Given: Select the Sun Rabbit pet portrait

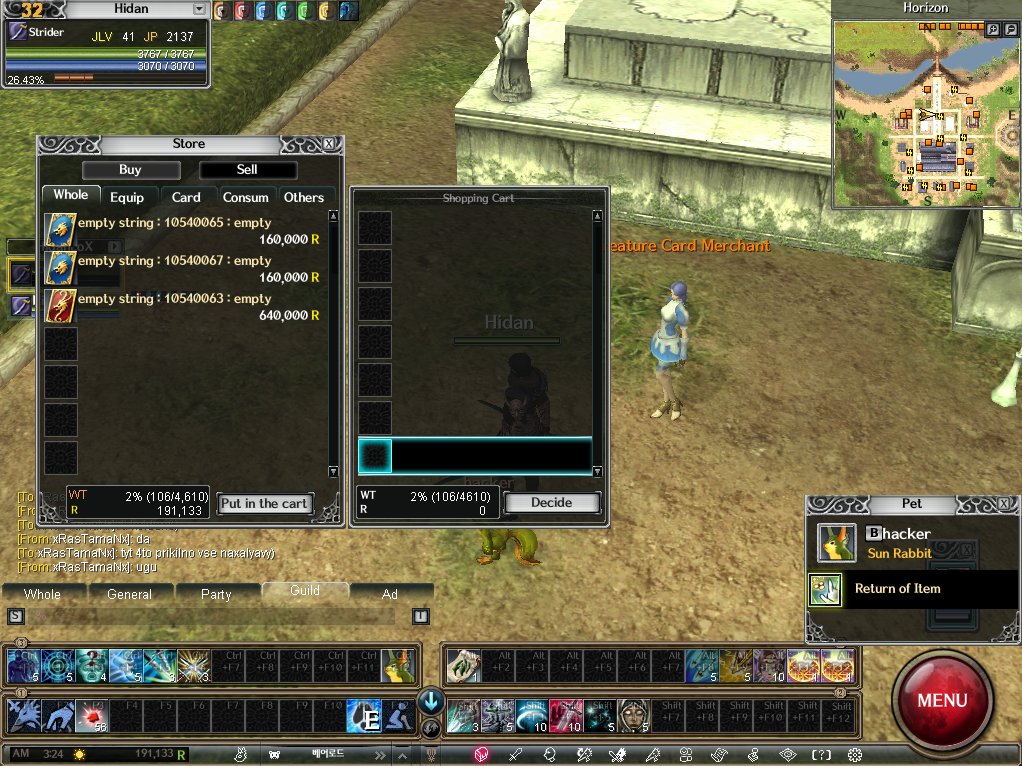Looking at the screenshot, I should pyautogui.click(x=836, y=543).
